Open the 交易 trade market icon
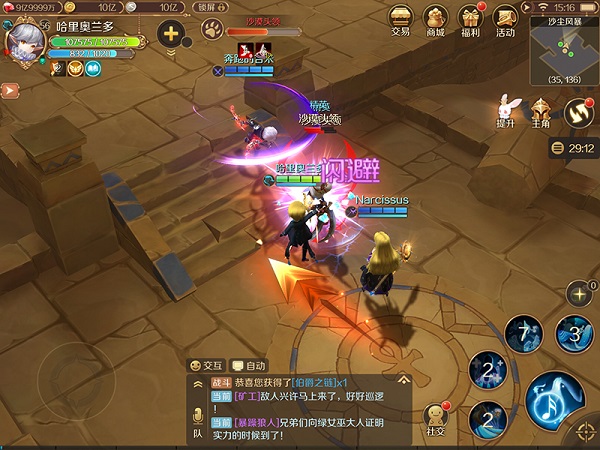 (x=400, y=20)
